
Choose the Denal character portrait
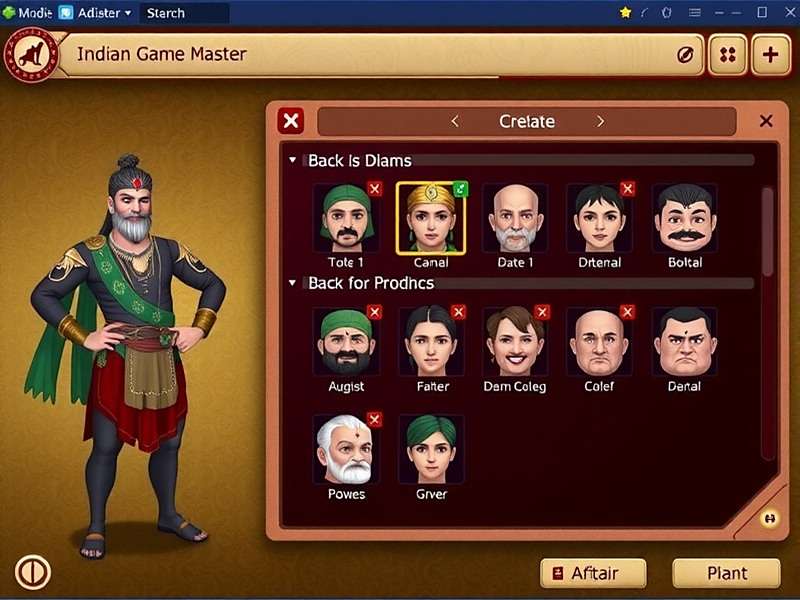click(685, 342)
